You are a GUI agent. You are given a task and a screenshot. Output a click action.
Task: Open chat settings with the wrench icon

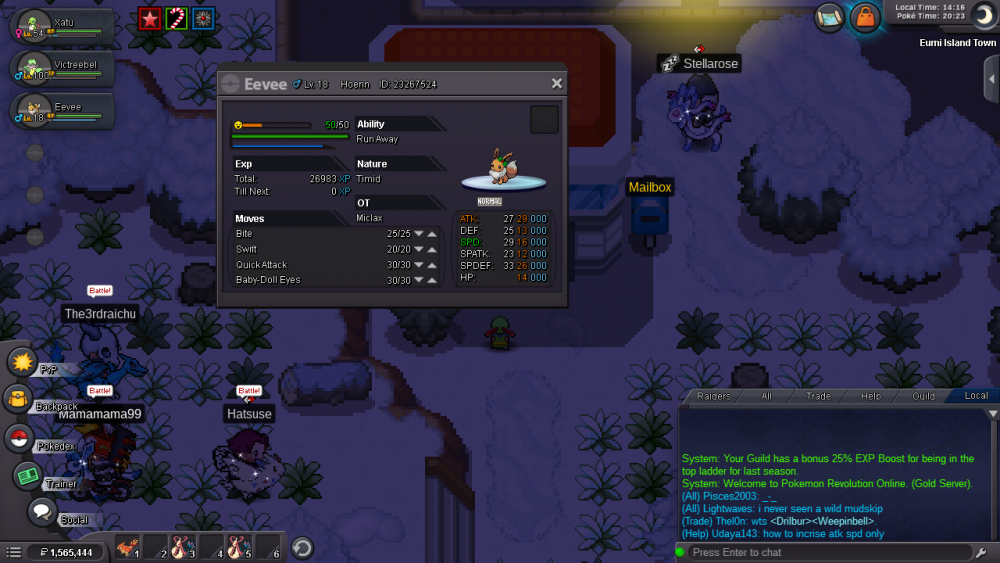tap(985, 552)
